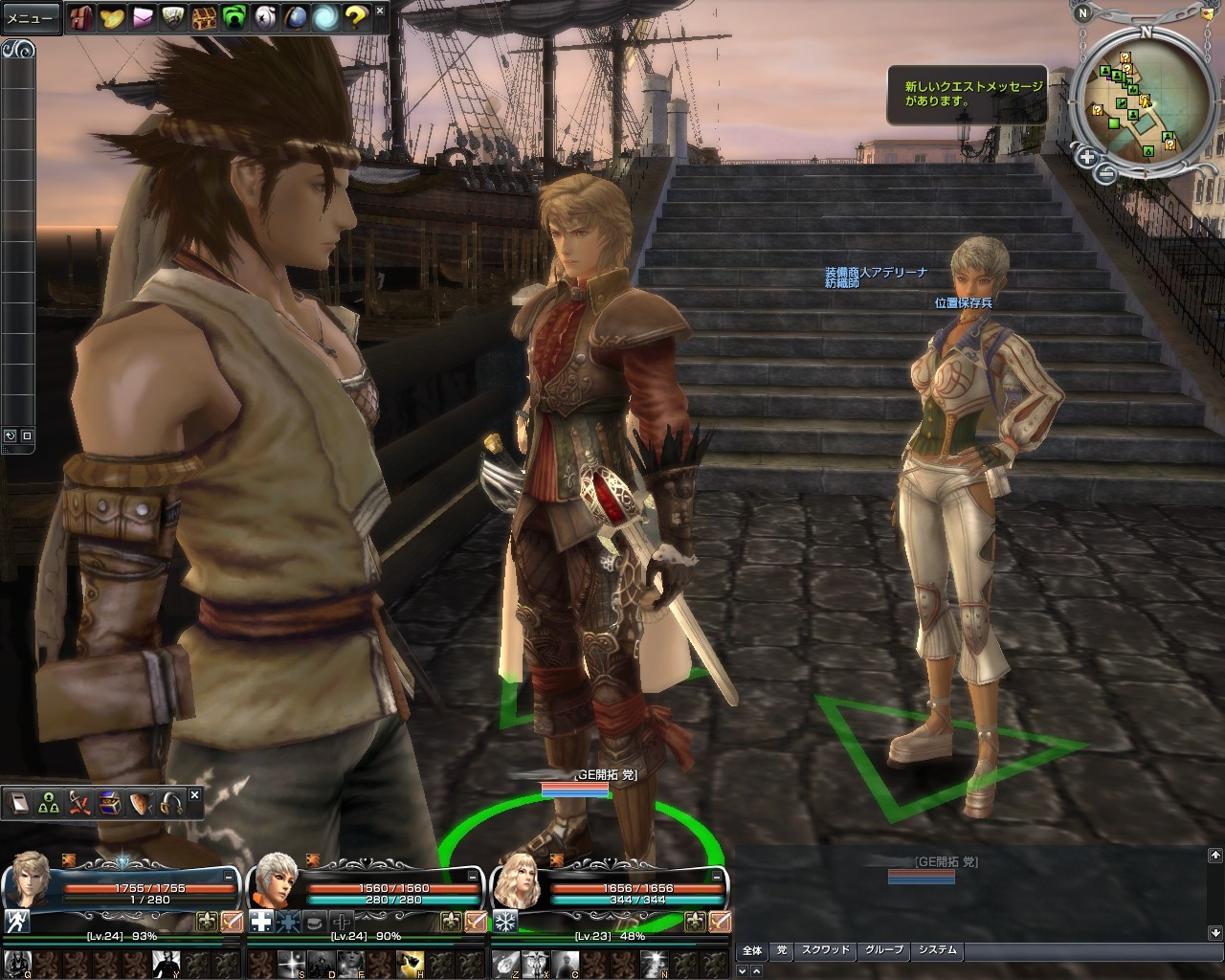Zoom out the minimap with minus button
This screenshot has height=980, width=1225.
coord(1105,173)
